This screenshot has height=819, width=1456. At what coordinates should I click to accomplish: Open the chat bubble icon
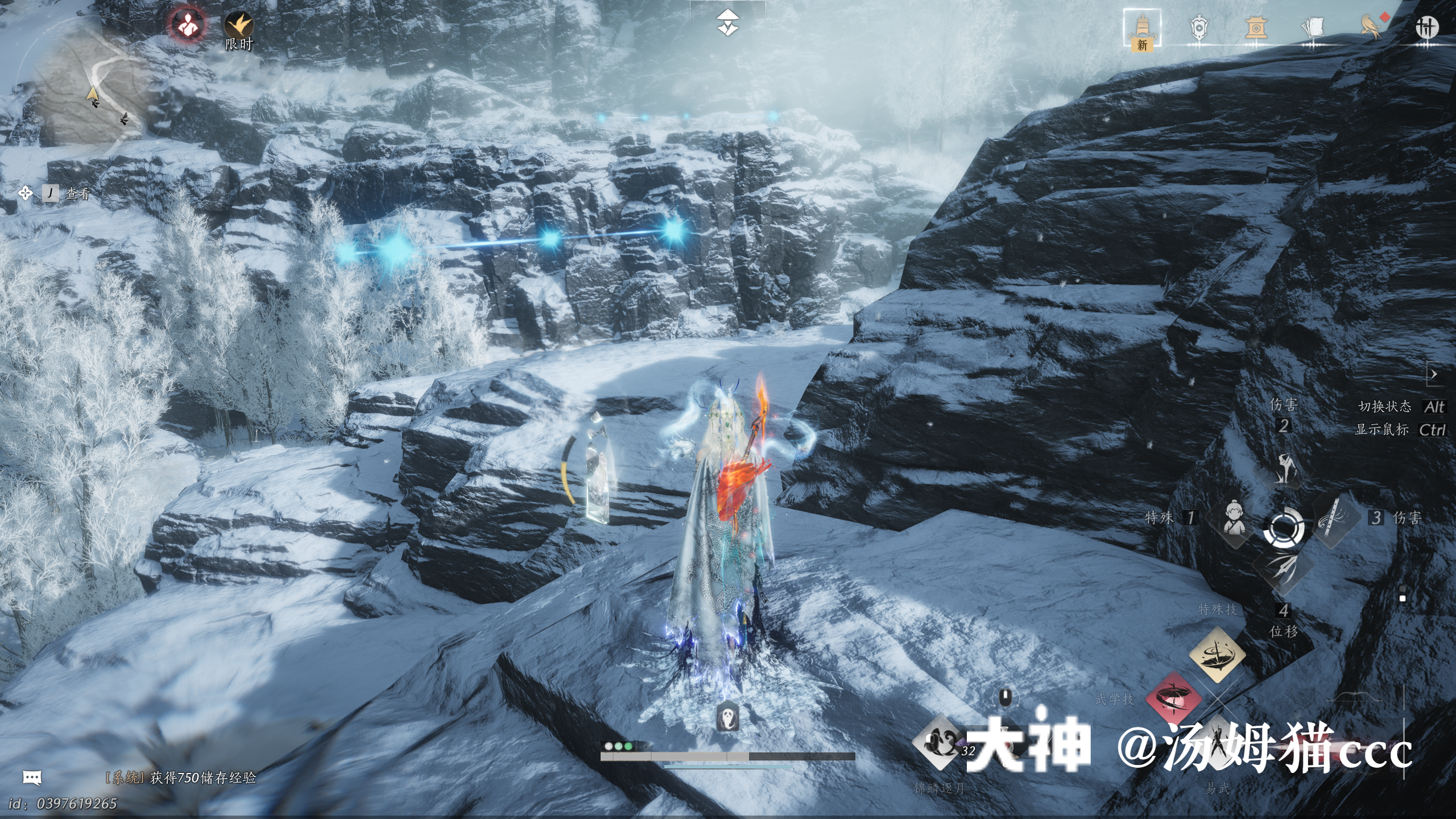pyautogui.click(x=32, y=777)
